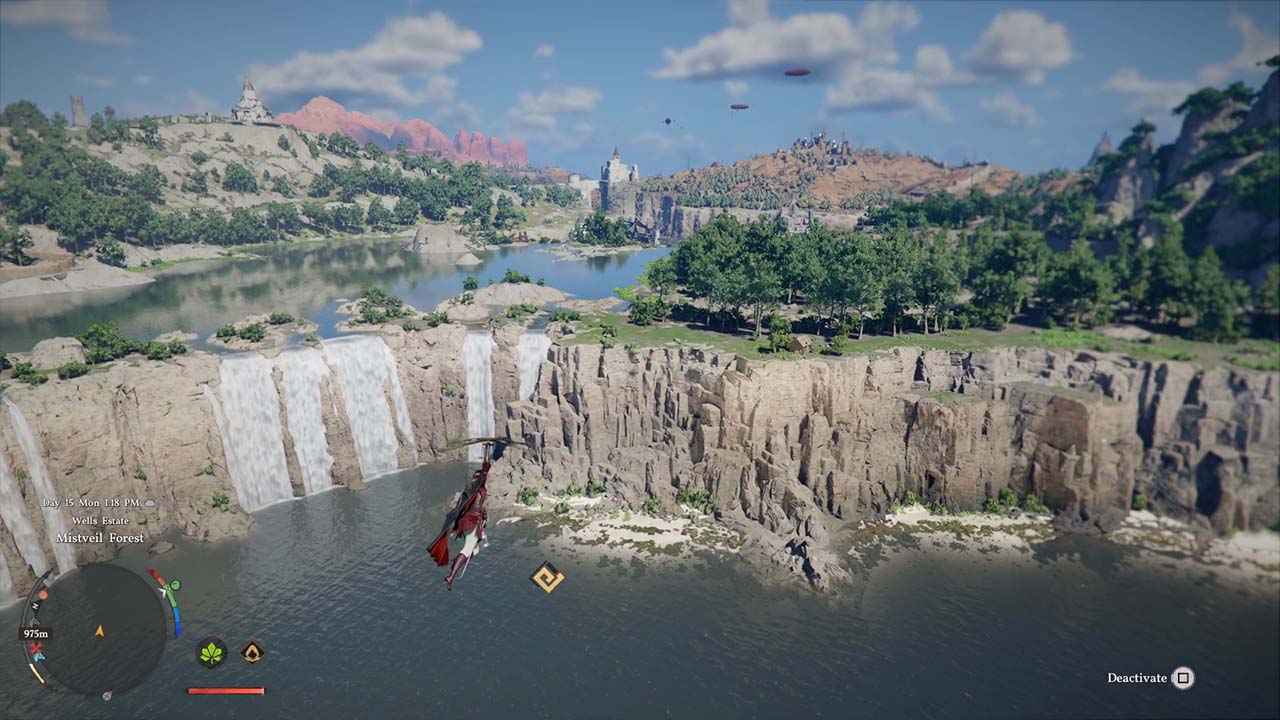This screenshot has width=1280, height=720.
Task: Select the green leaf ability icon
Action: point(211,654)
